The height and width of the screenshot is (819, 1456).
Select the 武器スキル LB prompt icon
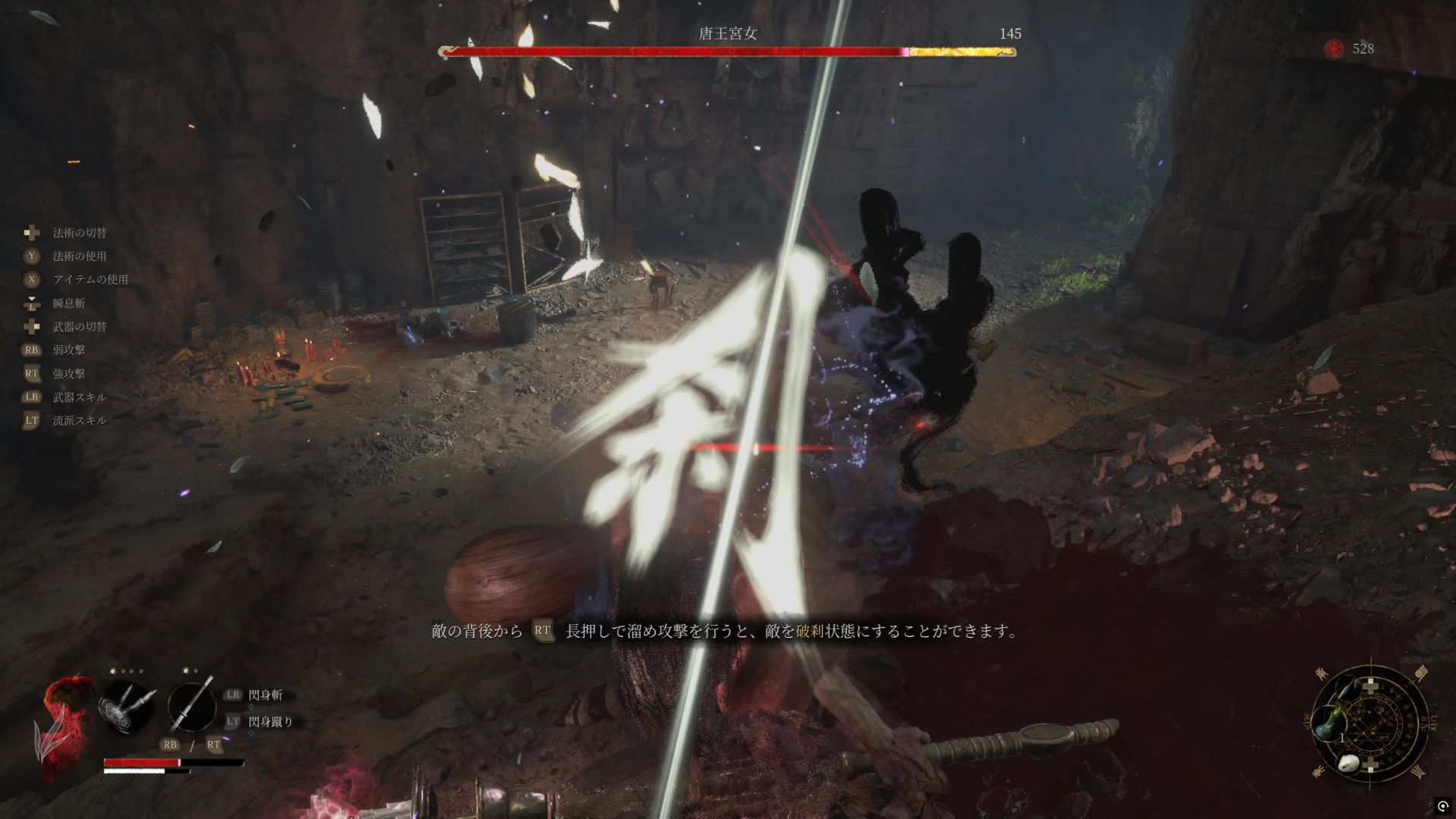tap(31, 397)
